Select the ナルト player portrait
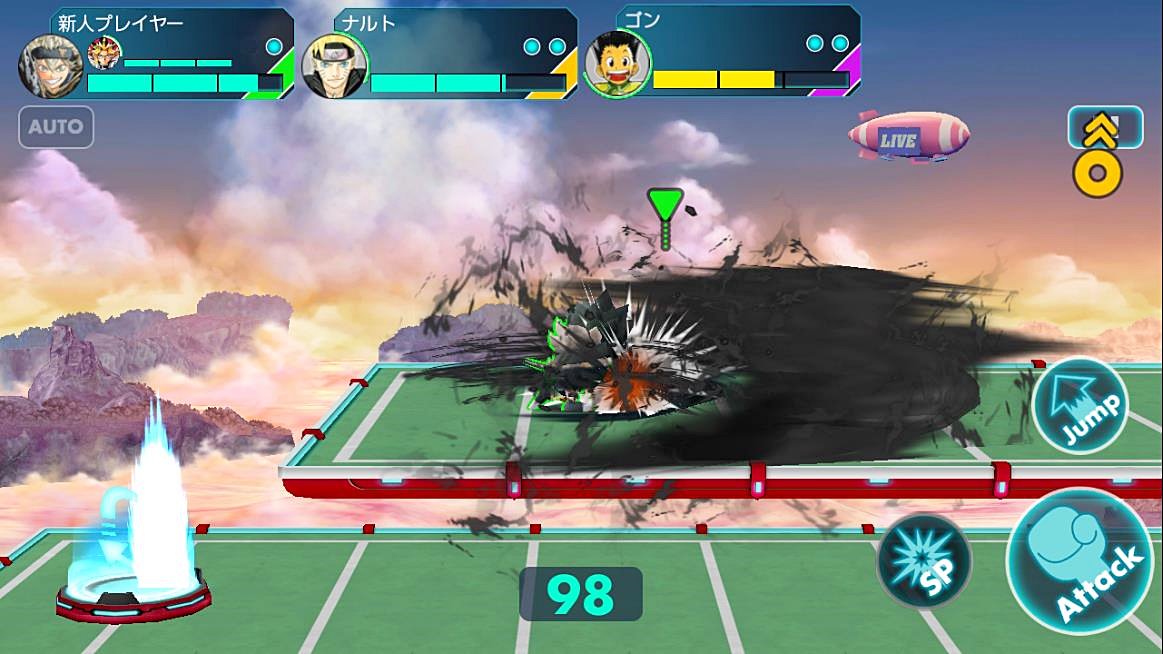Viewport: 1163px width, 654px height. tap(333, 68)
